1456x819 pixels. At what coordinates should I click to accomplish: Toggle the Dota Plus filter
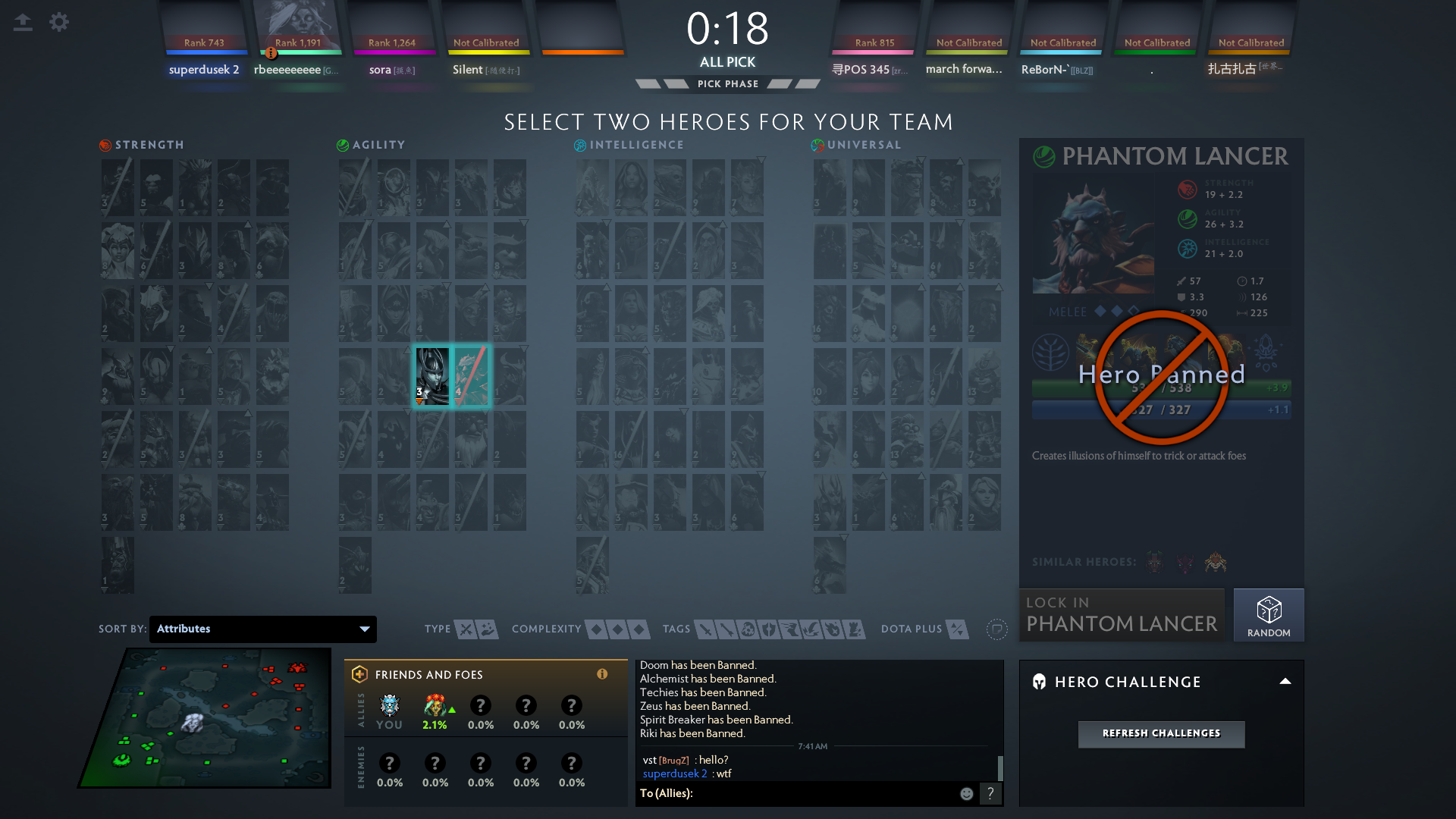coord(958,629)
